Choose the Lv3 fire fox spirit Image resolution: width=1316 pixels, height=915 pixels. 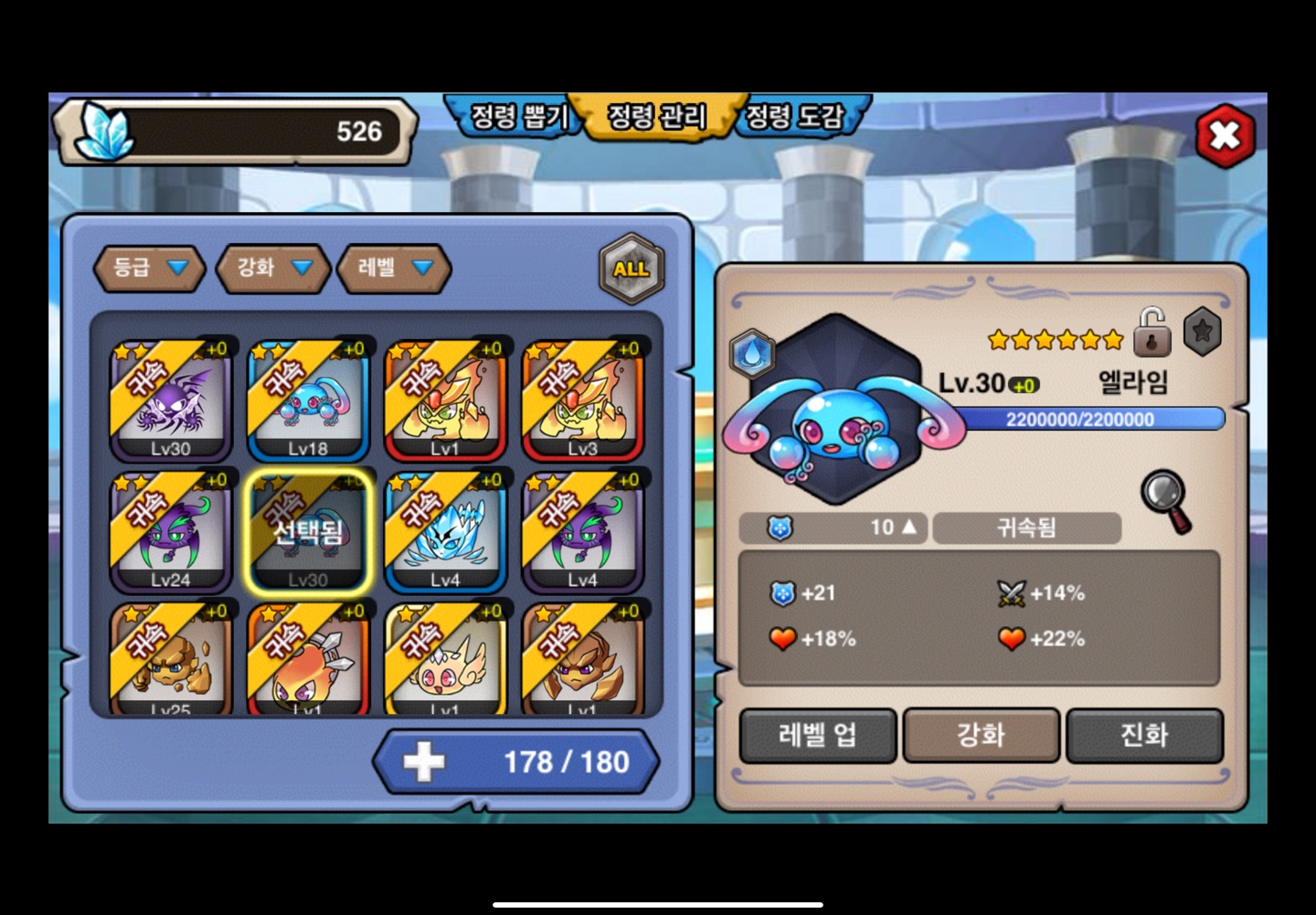582,401
